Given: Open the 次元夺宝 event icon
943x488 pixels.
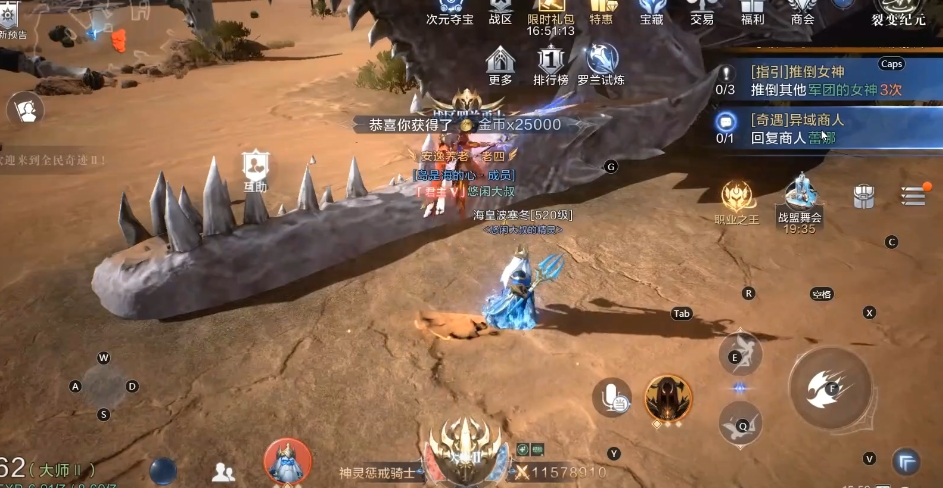Looking at the screenshot, I should coord(449,10).
